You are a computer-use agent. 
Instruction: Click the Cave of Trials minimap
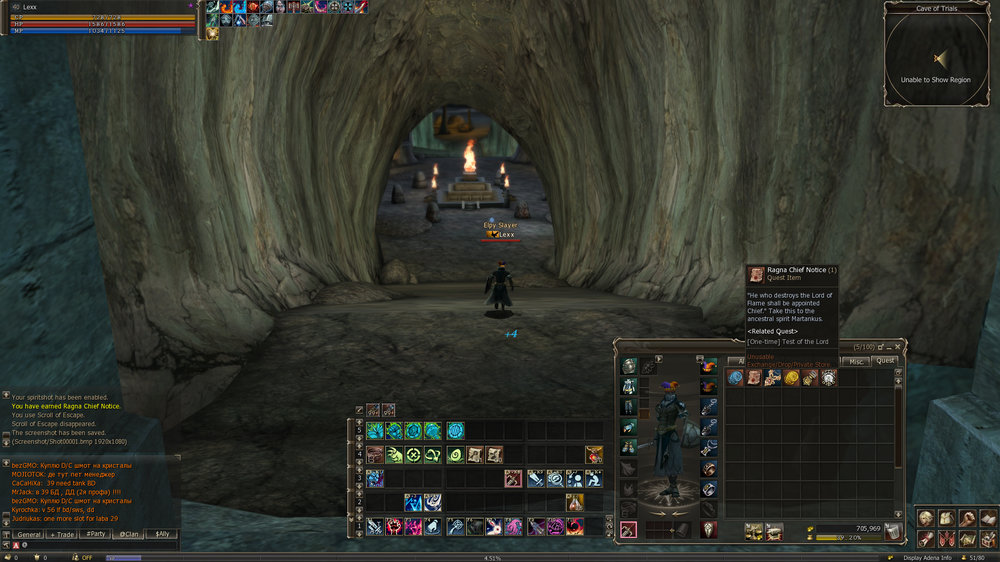tap(936, 58)
